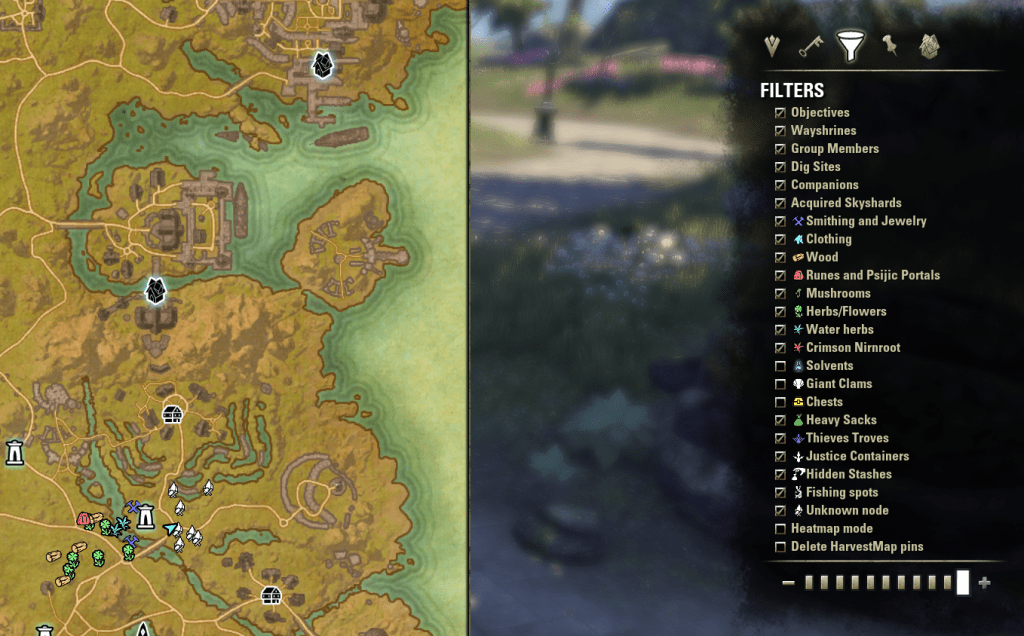Select the funnel filters tab

click(850, 47)
